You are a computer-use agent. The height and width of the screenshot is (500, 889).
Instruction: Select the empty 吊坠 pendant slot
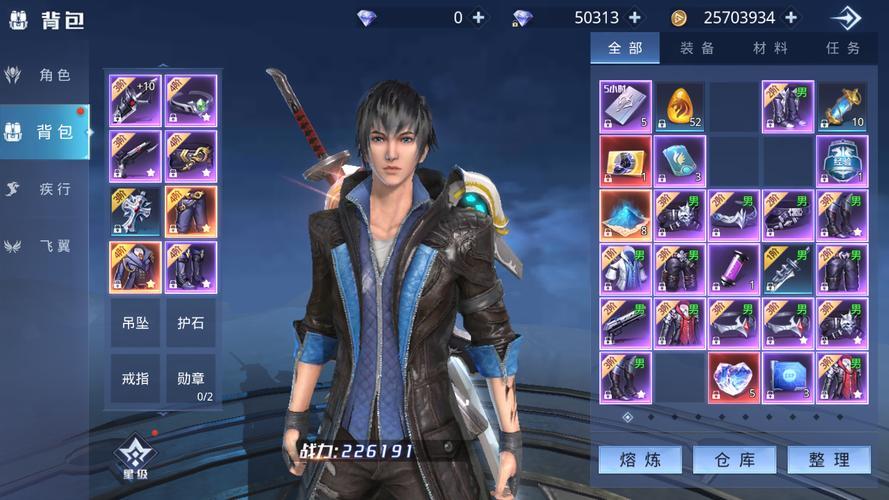135,323
